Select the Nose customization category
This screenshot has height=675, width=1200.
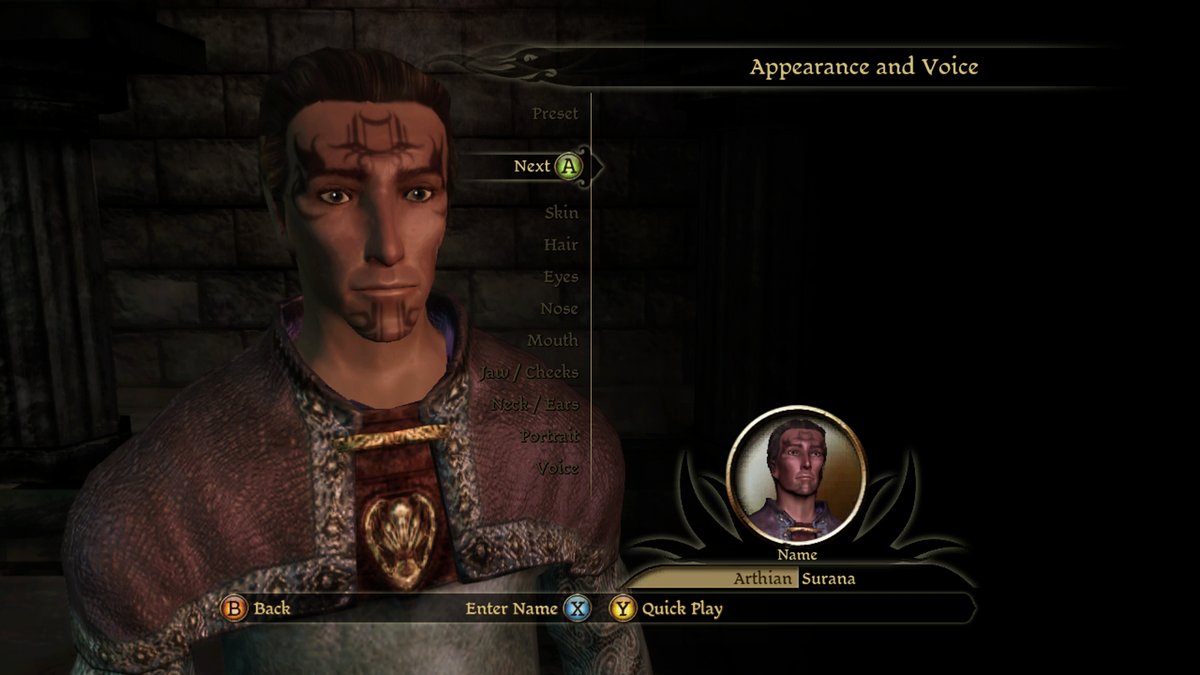[559, 309]
